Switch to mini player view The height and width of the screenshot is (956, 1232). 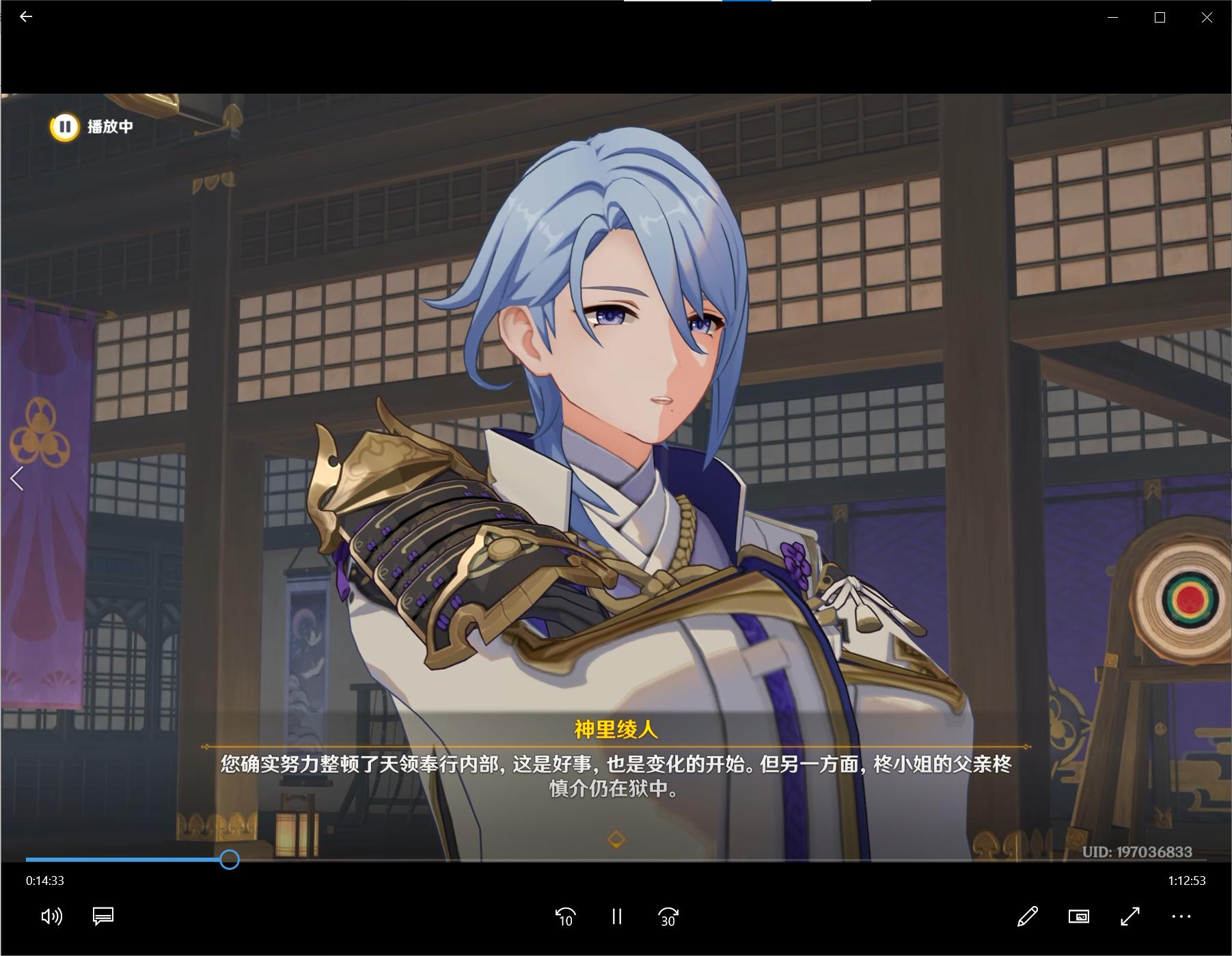pos(1079,916)
